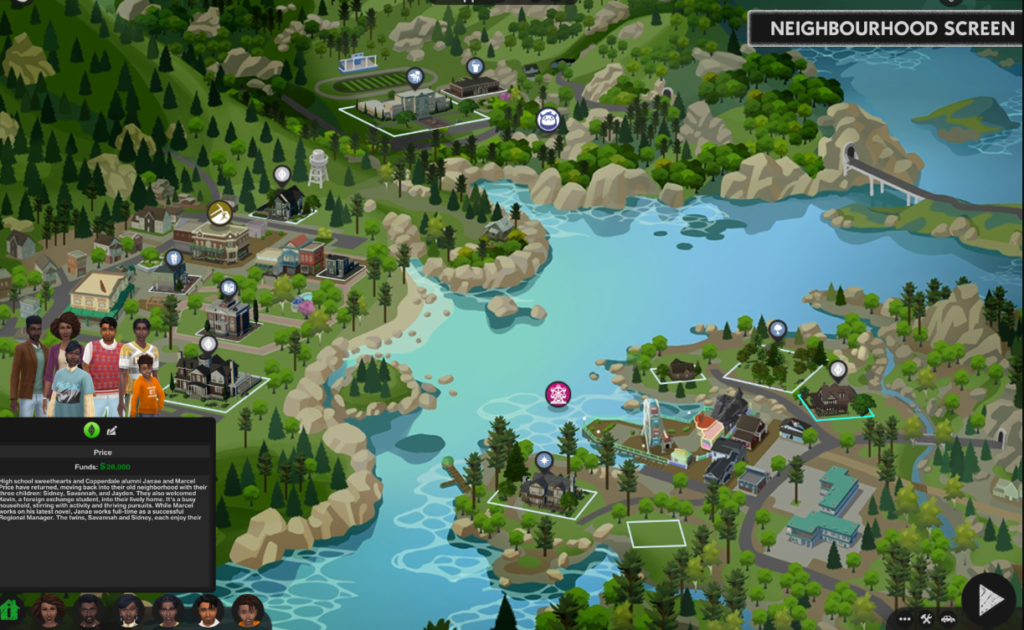Click the car icon button
The height and width of the screenshot is (630, 1024).
[948, 618]
